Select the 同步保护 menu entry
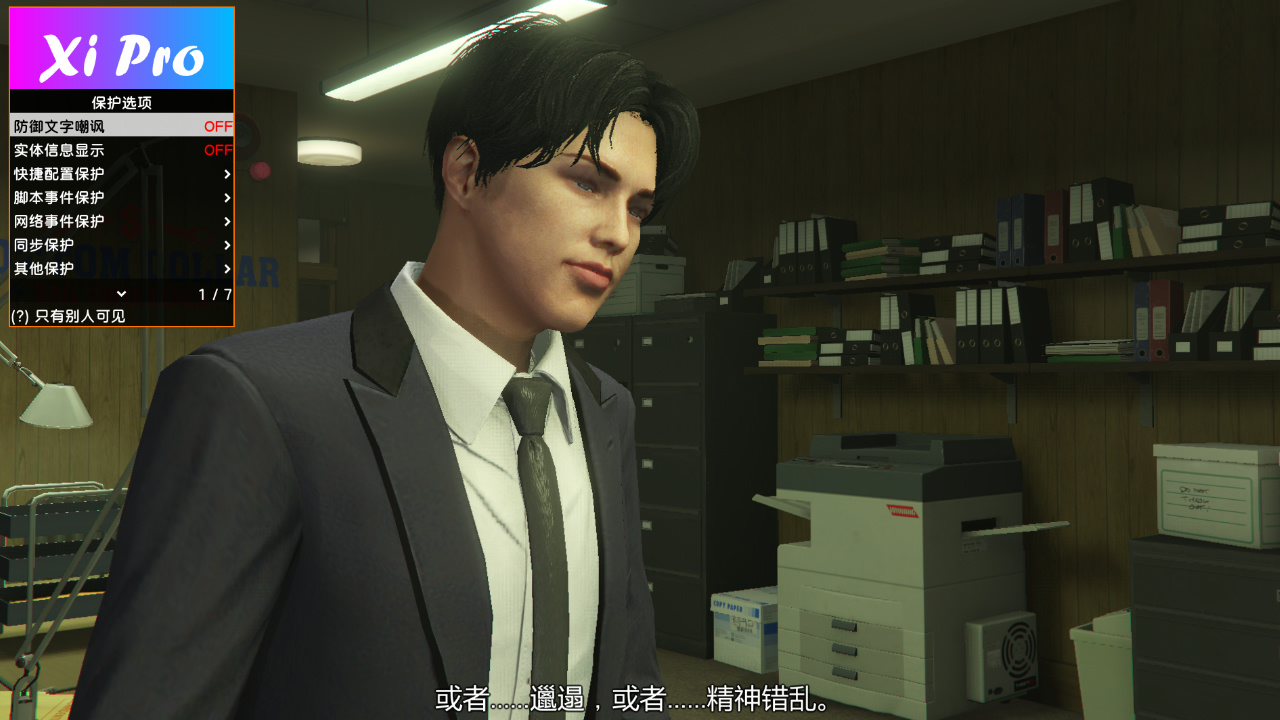This screenshot has height=720, width=1280. click(121, 245)
